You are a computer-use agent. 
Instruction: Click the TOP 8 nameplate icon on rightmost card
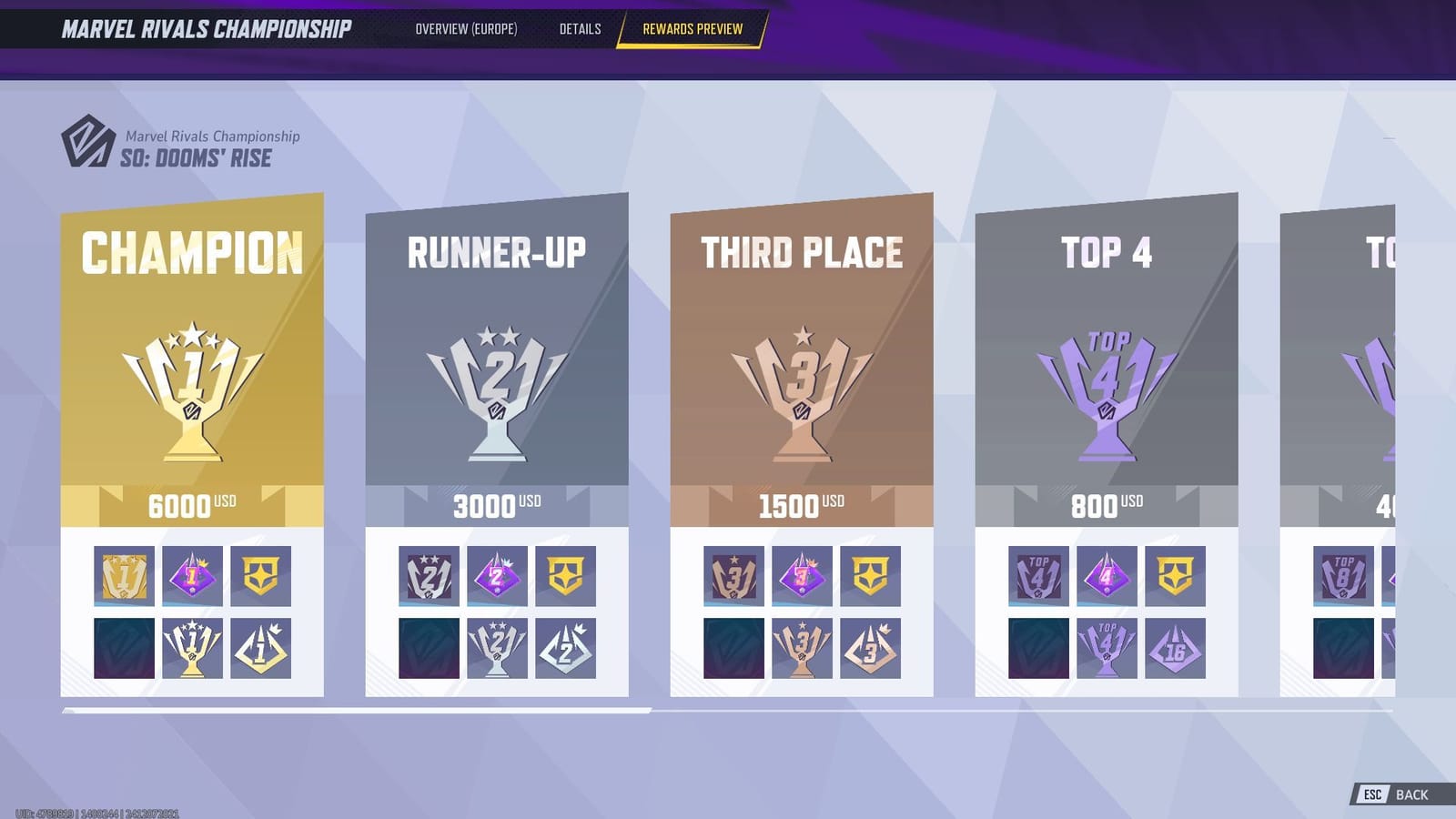[1346, 574]
